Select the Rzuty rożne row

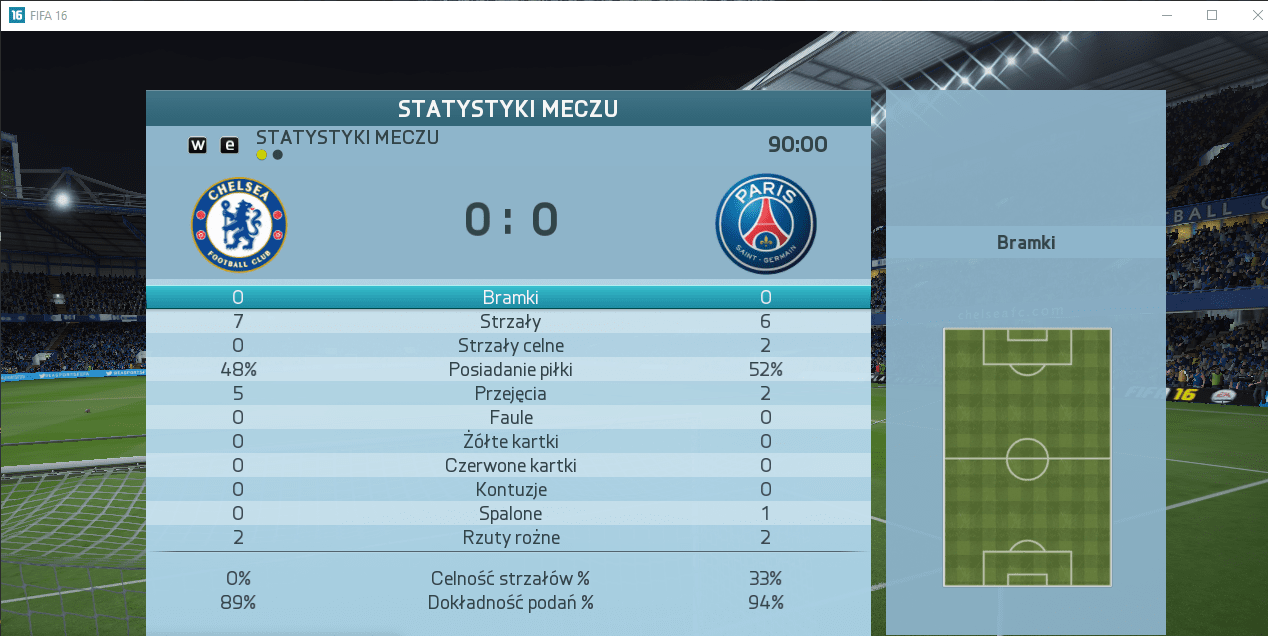pos(510,537)
